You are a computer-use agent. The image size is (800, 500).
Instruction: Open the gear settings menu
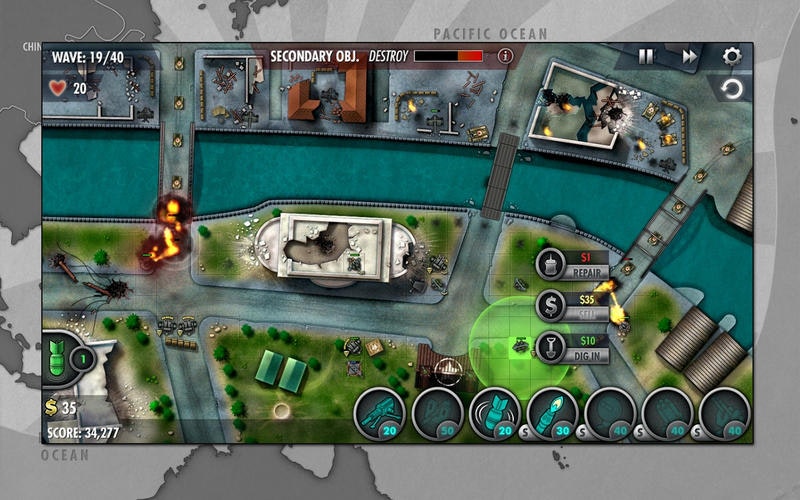click(x=732, y=56)
